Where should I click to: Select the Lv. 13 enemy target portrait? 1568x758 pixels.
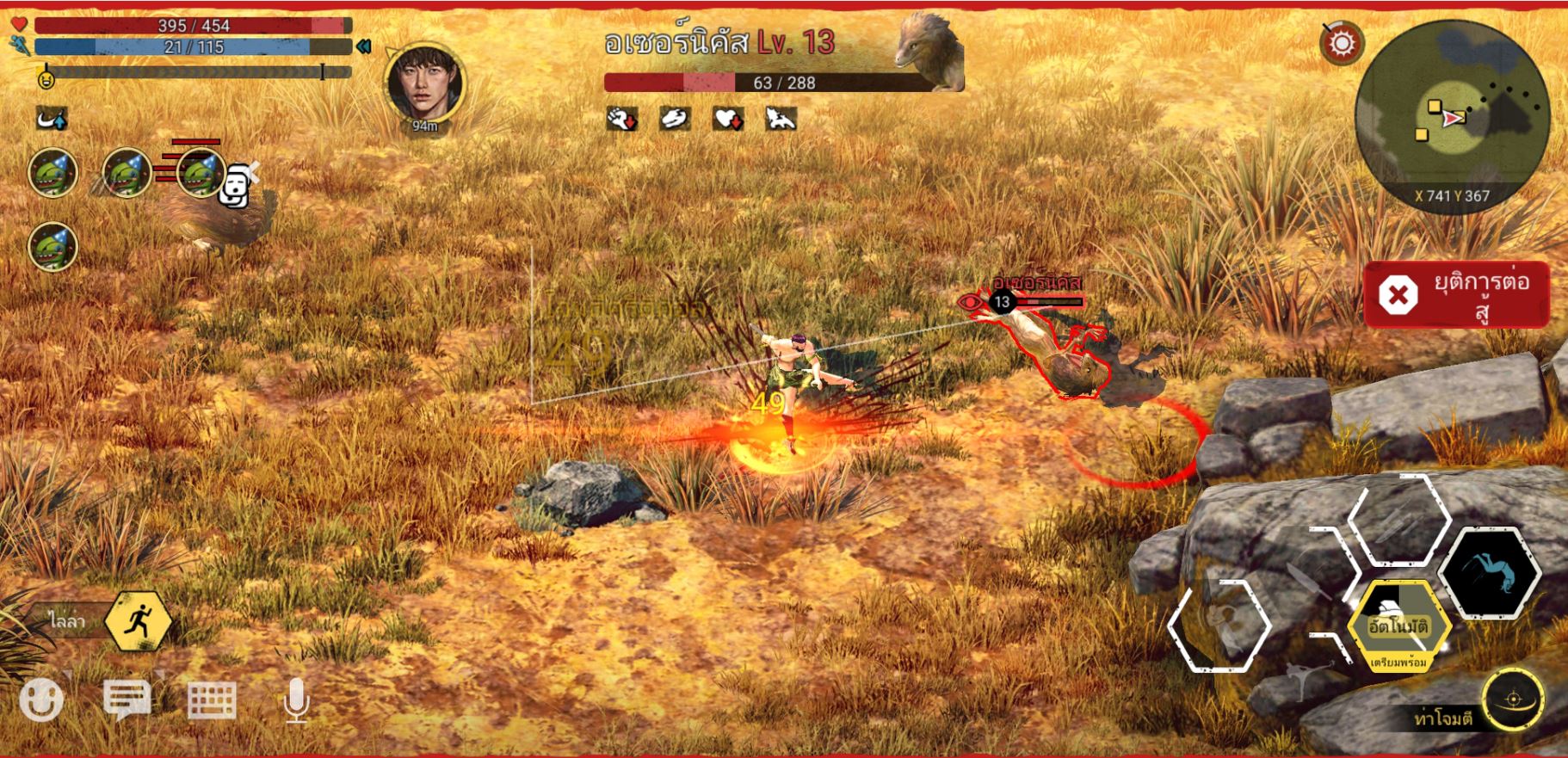click(929, 50)
